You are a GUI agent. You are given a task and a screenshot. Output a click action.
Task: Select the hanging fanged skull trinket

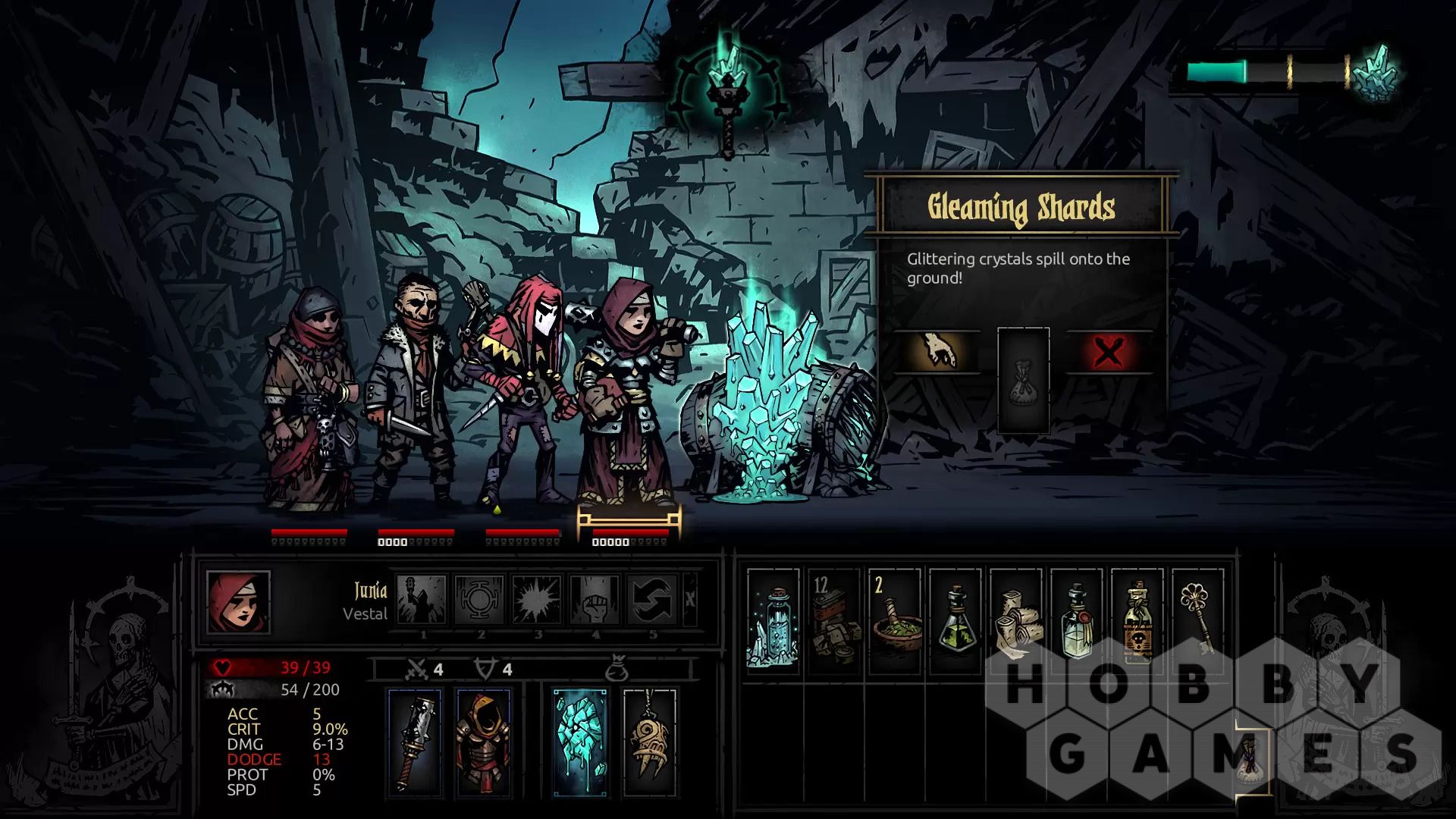(650, 742)
